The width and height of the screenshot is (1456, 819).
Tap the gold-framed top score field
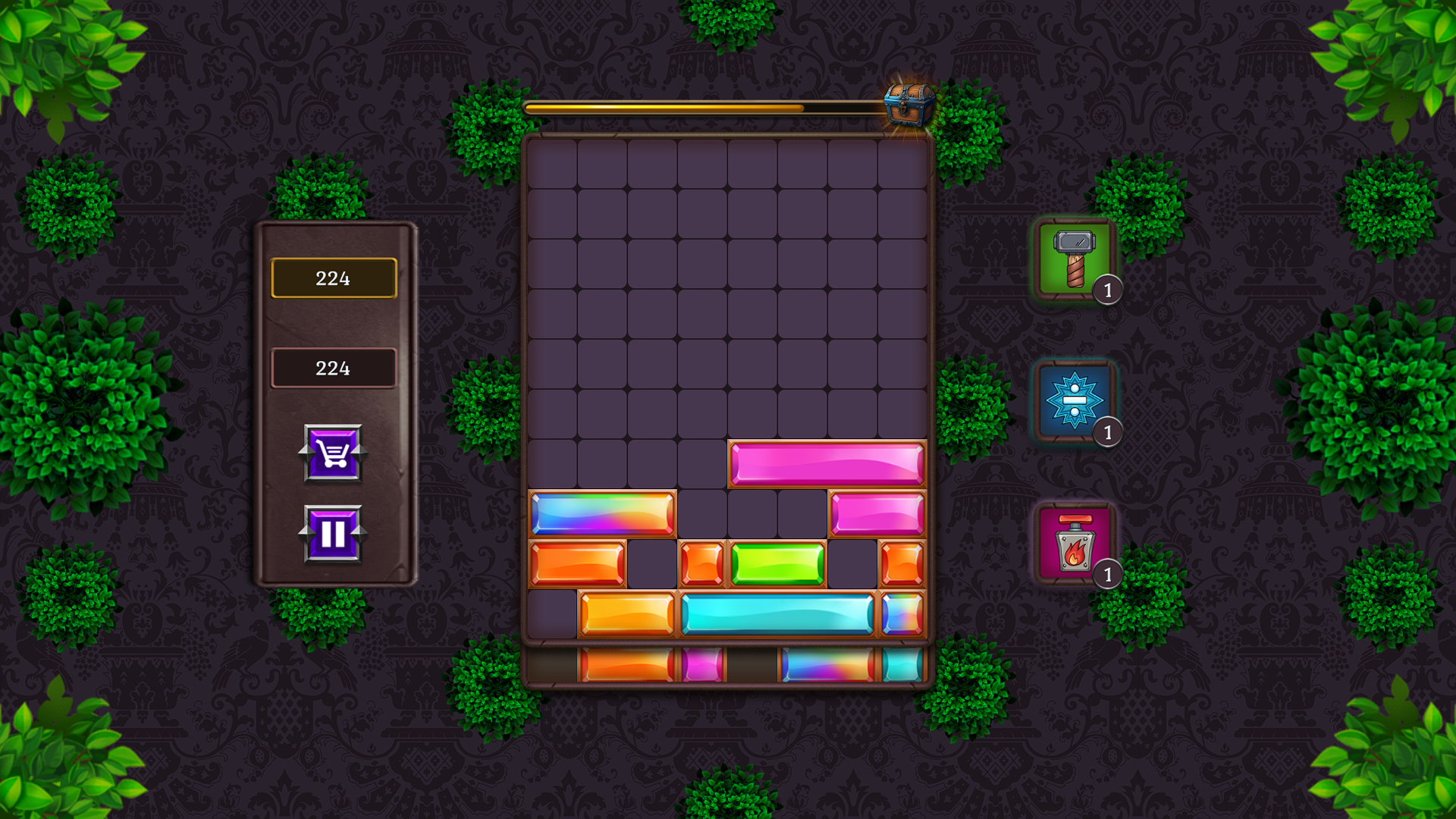tap(333, 278)
